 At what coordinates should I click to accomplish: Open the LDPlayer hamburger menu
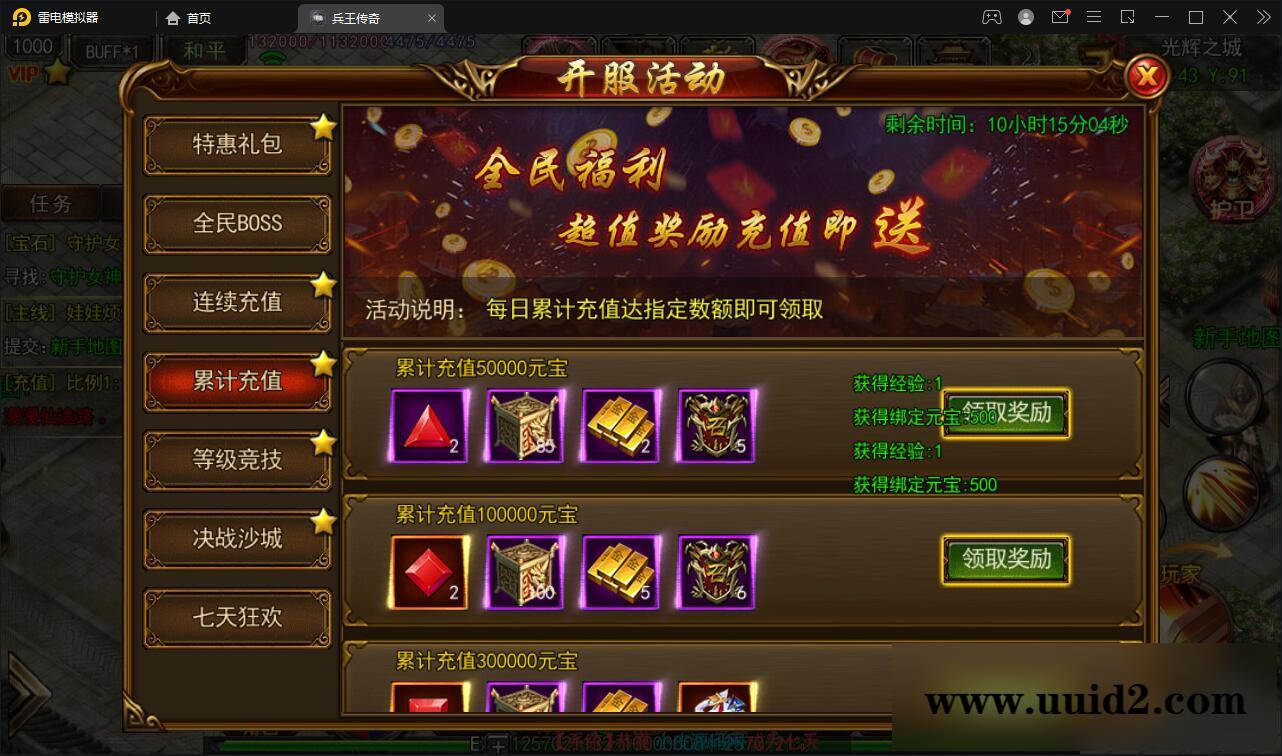coord(1094,17)
